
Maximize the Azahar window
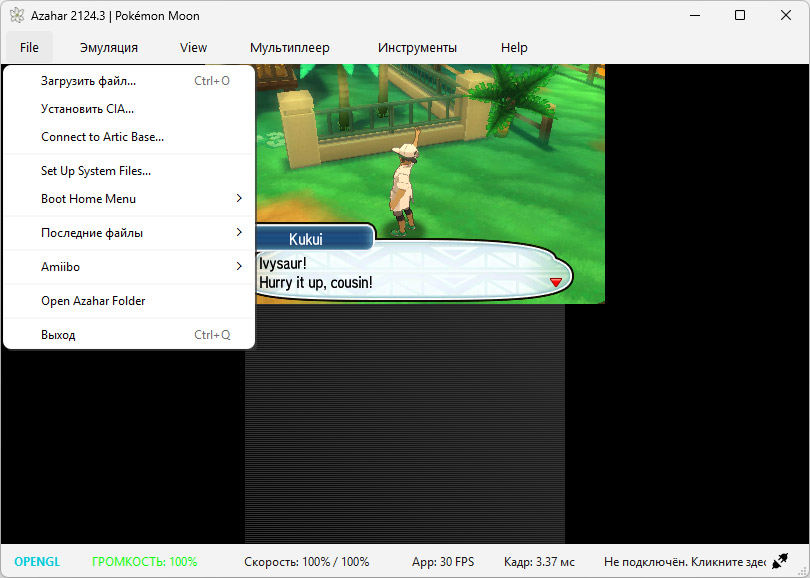click(x=739, y=15)
